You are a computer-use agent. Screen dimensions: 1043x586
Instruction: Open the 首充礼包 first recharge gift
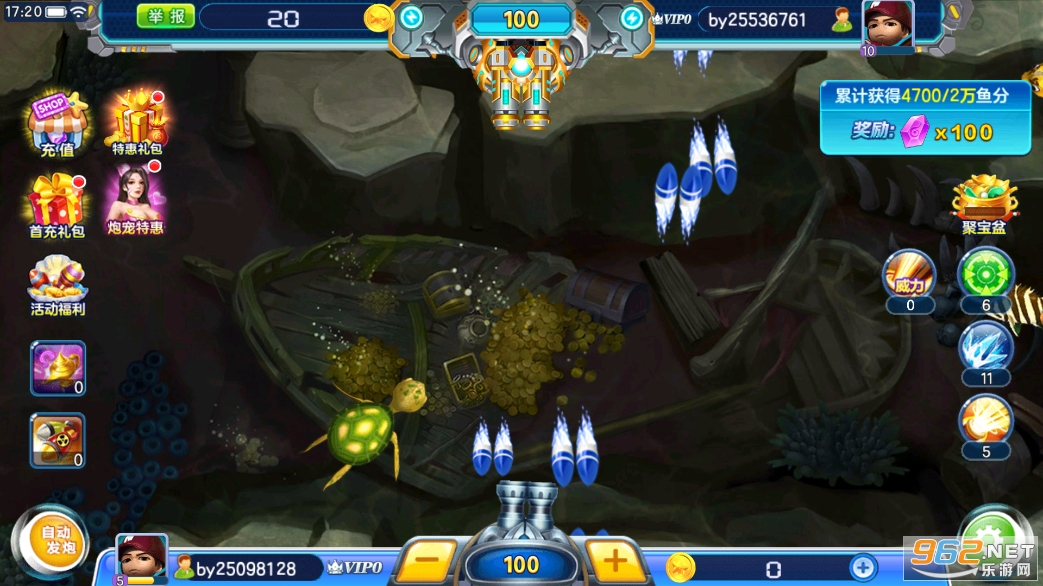(x=57, y=207)
